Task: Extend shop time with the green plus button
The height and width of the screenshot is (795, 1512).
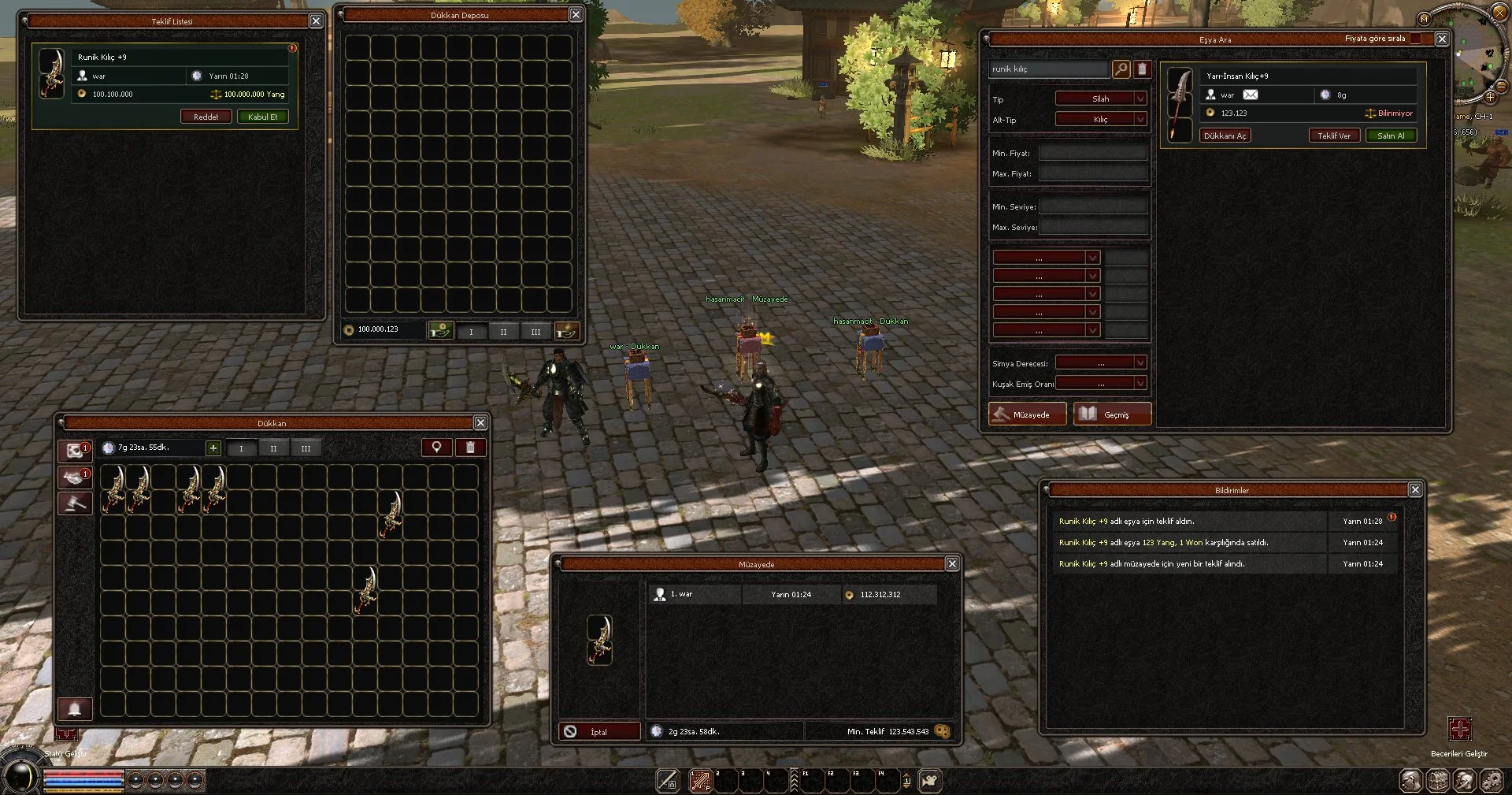Action: coord(213,448)
